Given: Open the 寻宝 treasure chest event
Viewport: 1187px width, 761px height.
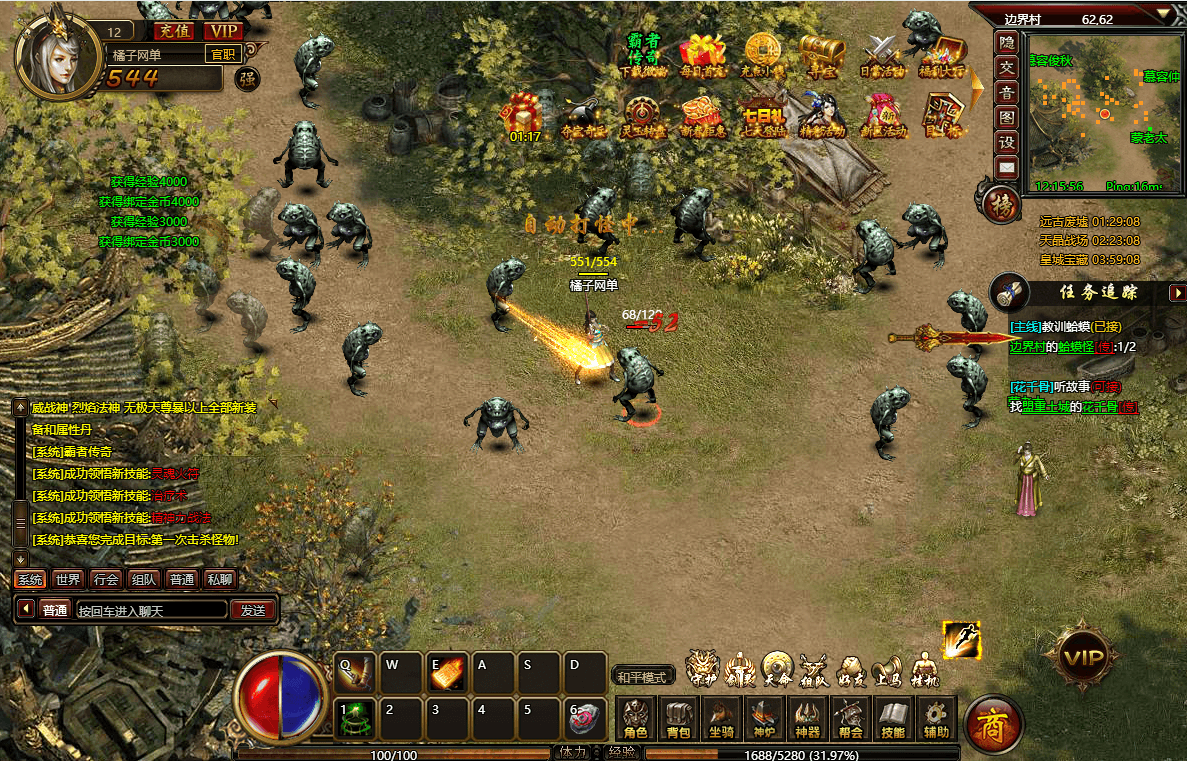Looking at the screenshot, I should pyautogui.click(x=822, y=54).
